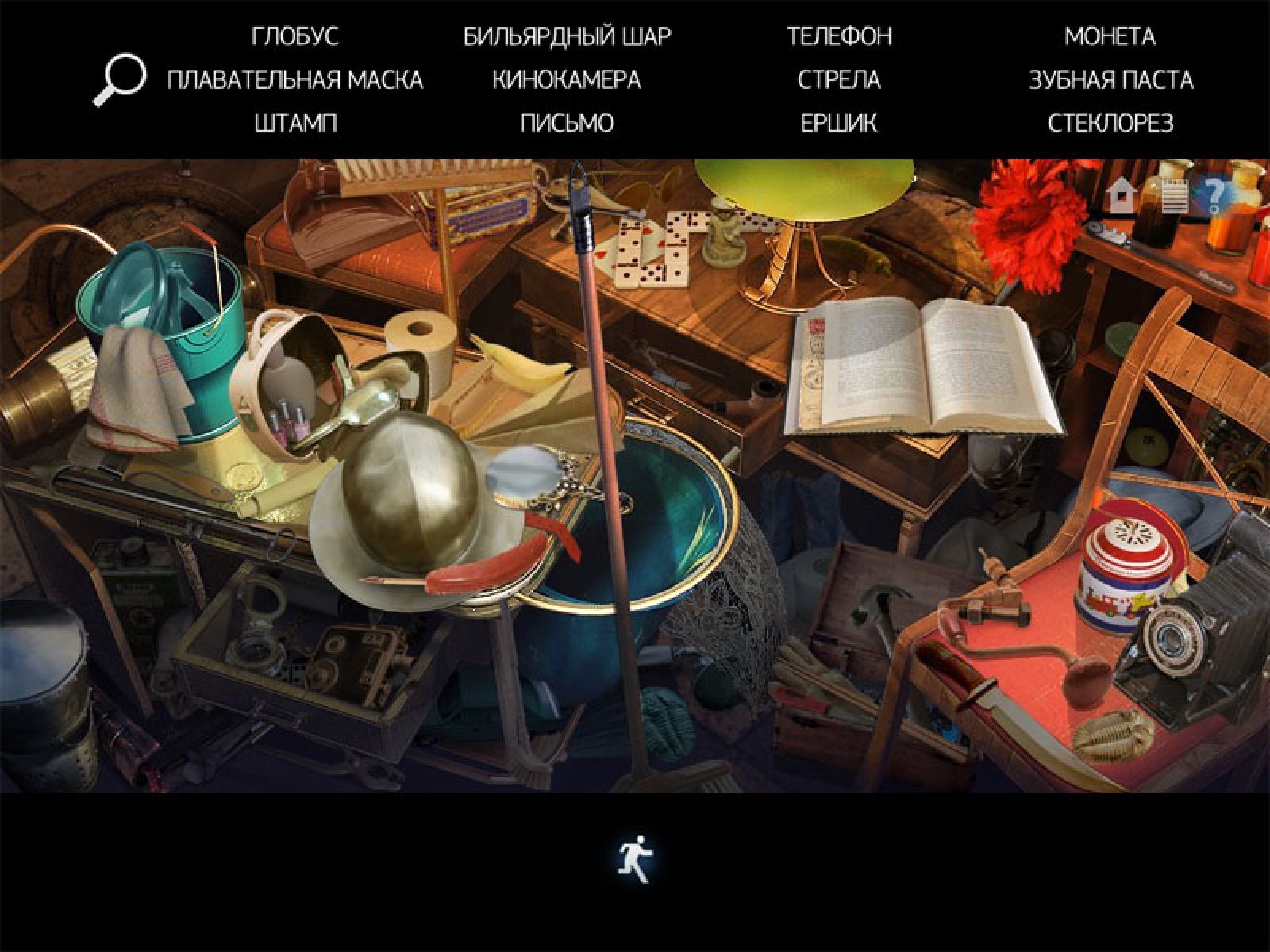Screen dimensions: 1270x952
Task: Select ПЛАВАТЕЛЬНАЯ МАСКА in the item list
Action: tap(295, 80)
